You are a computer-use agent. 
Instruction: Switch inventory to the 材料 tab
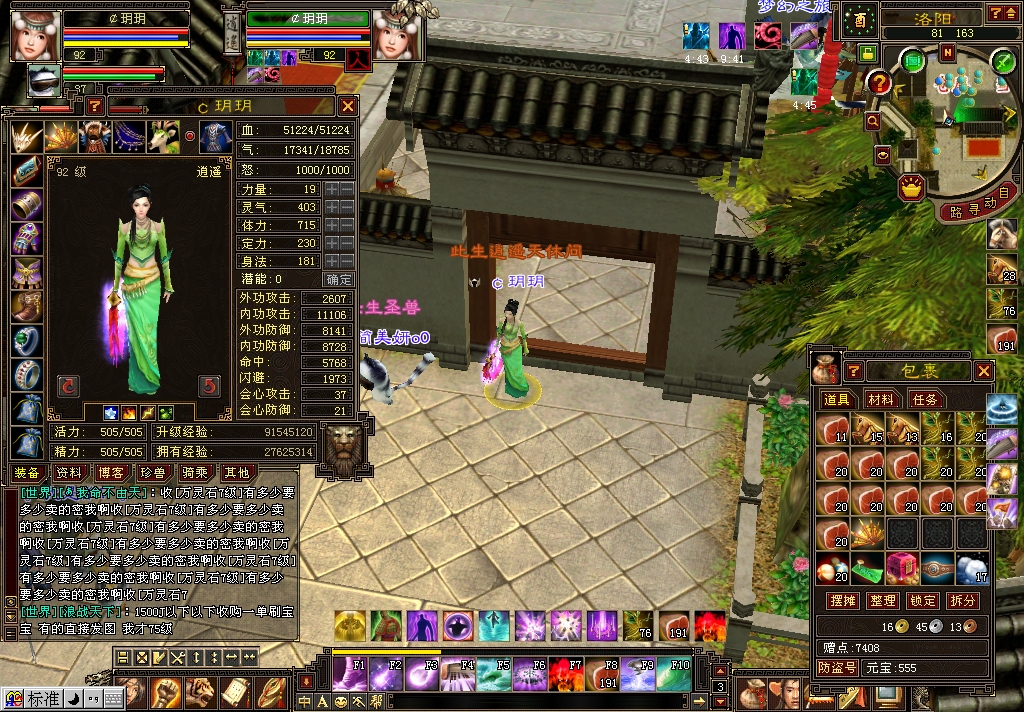coord(881,399)
